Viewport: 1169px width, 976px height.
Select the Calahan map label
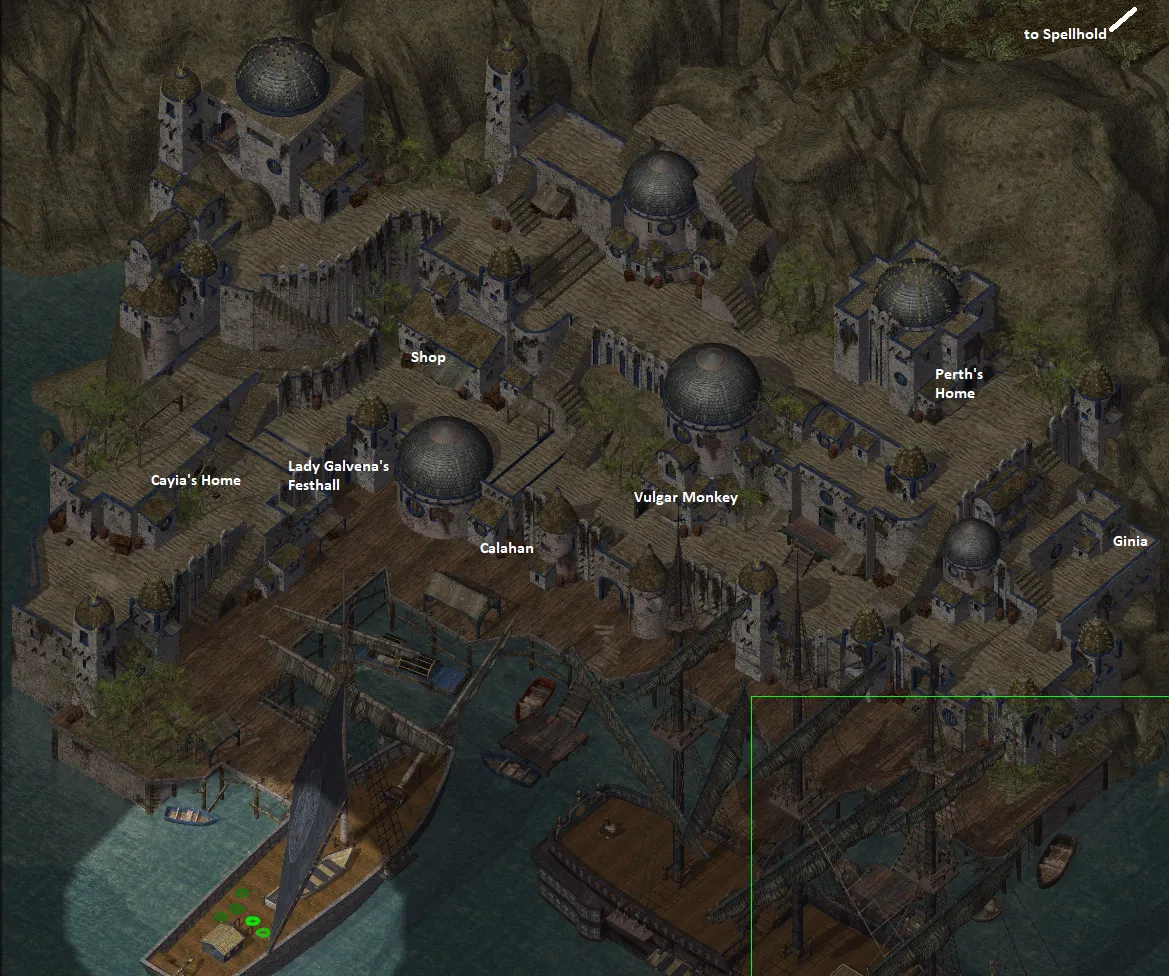506,548
